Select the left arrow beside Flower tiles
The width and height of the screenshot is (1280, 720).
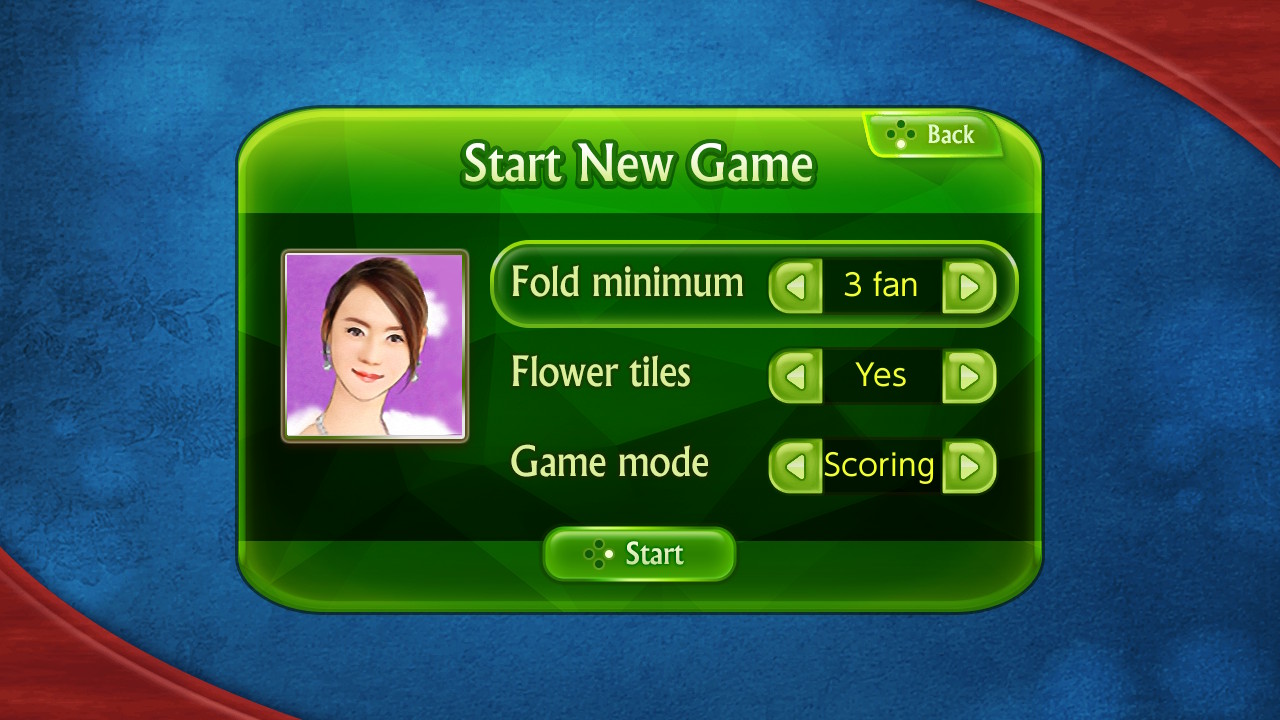(794, 374)
